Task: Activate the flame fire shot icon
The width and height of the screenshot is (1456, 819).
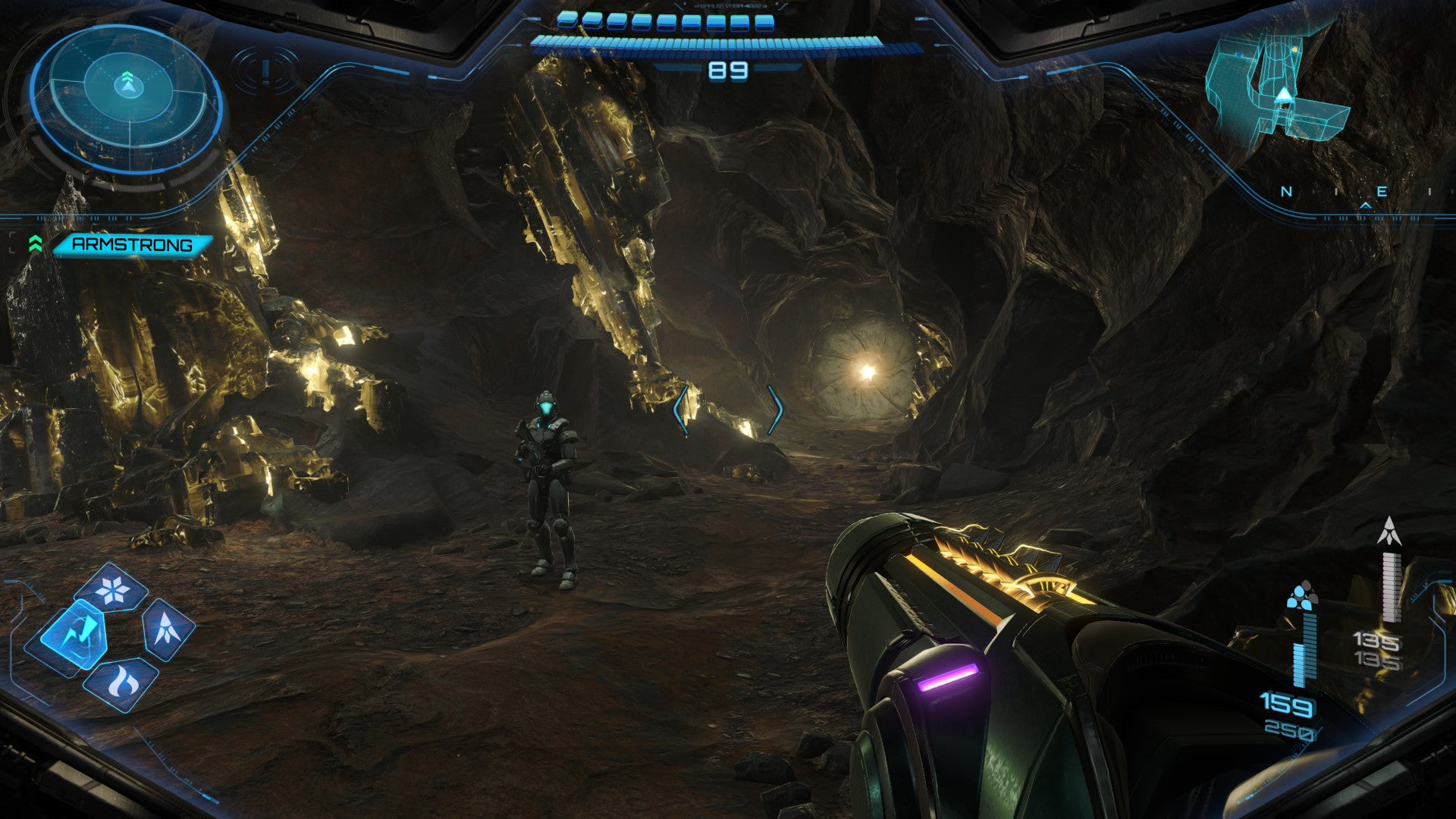Action: point(121,682)
